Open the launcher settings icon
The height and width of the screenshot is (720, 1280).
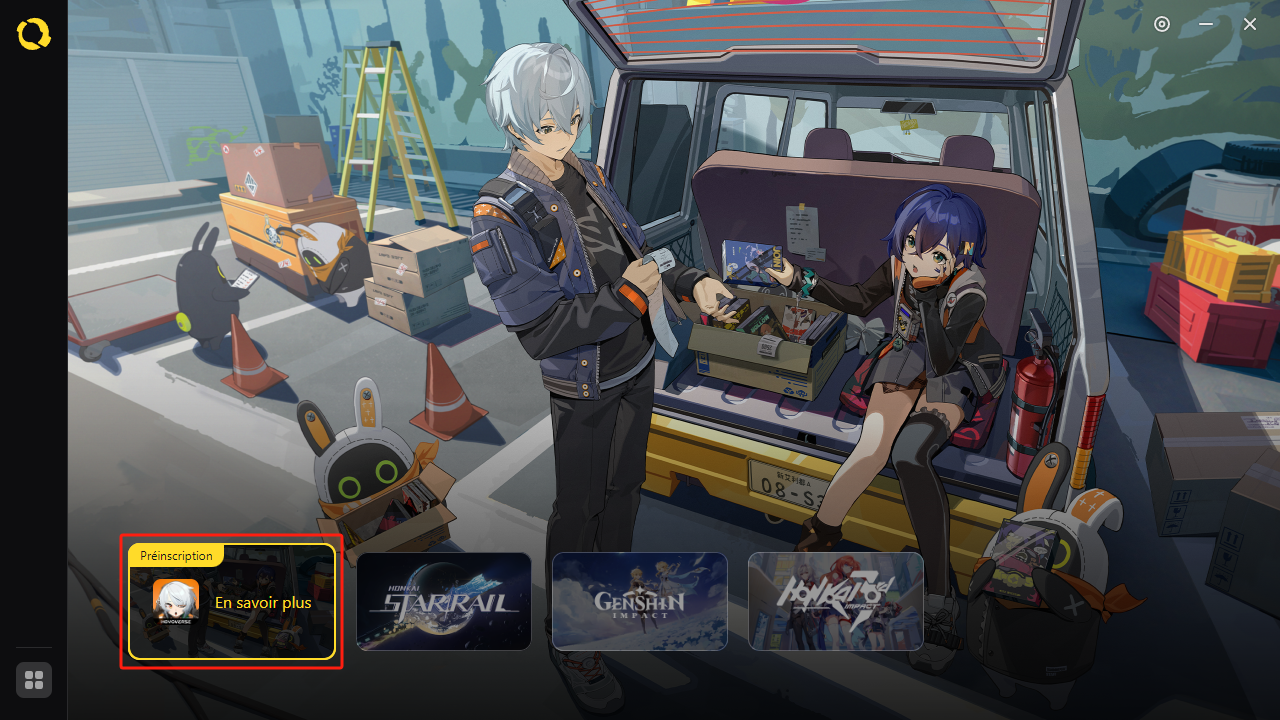[1162, 24]
